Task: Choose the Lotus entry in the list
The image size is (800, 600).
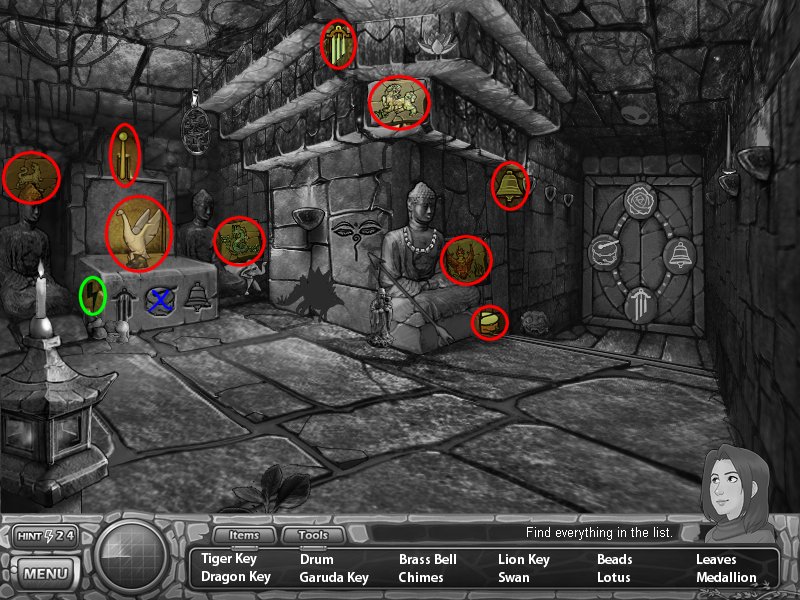Action: coord(614,577)
